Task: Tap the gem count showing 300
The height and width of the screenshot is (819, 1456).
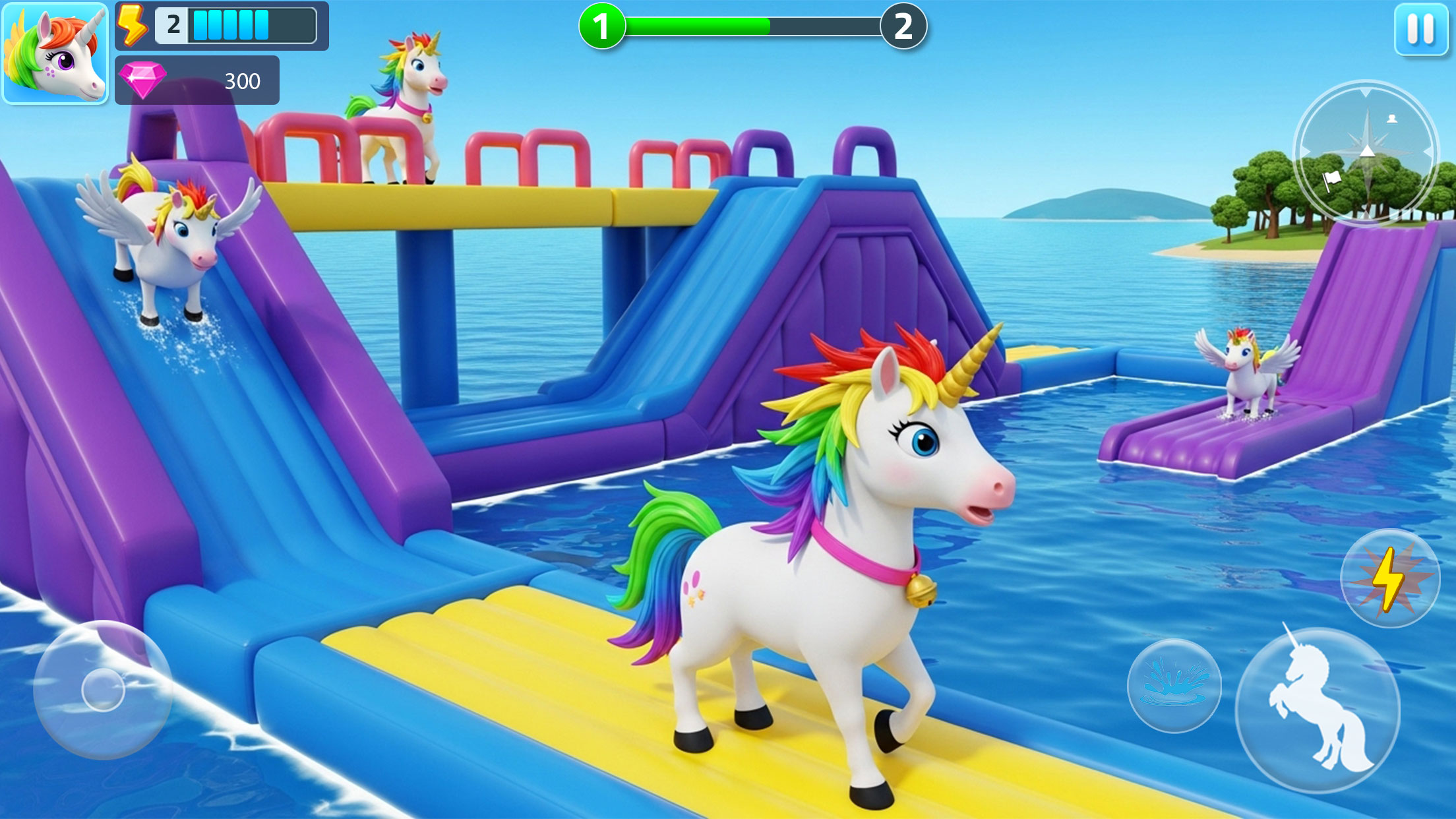Action: click(x=242, y=81)
